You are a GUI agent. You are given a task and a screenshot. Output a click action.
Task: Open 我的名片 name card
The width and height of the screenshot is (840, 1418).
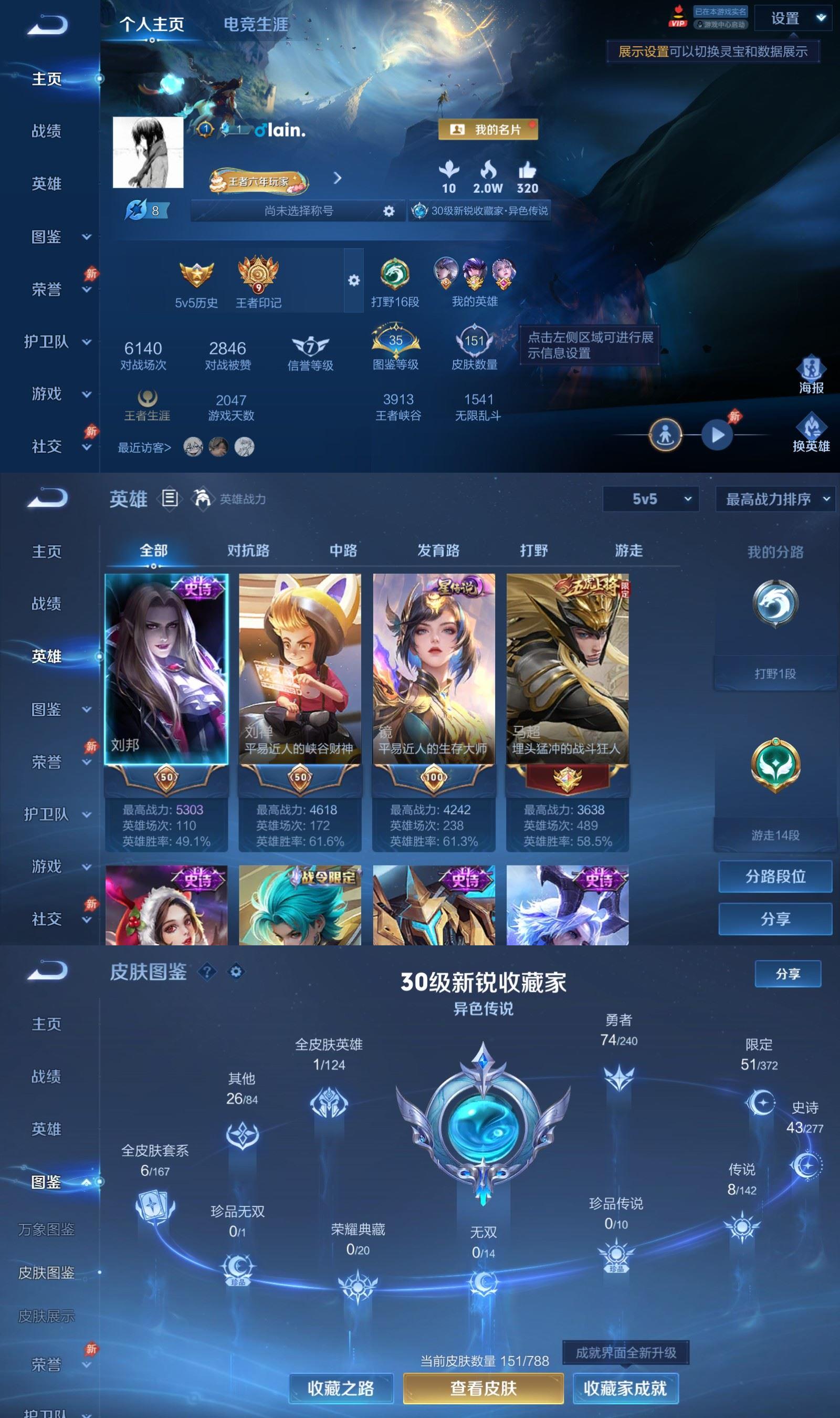[x=488, y=129]
